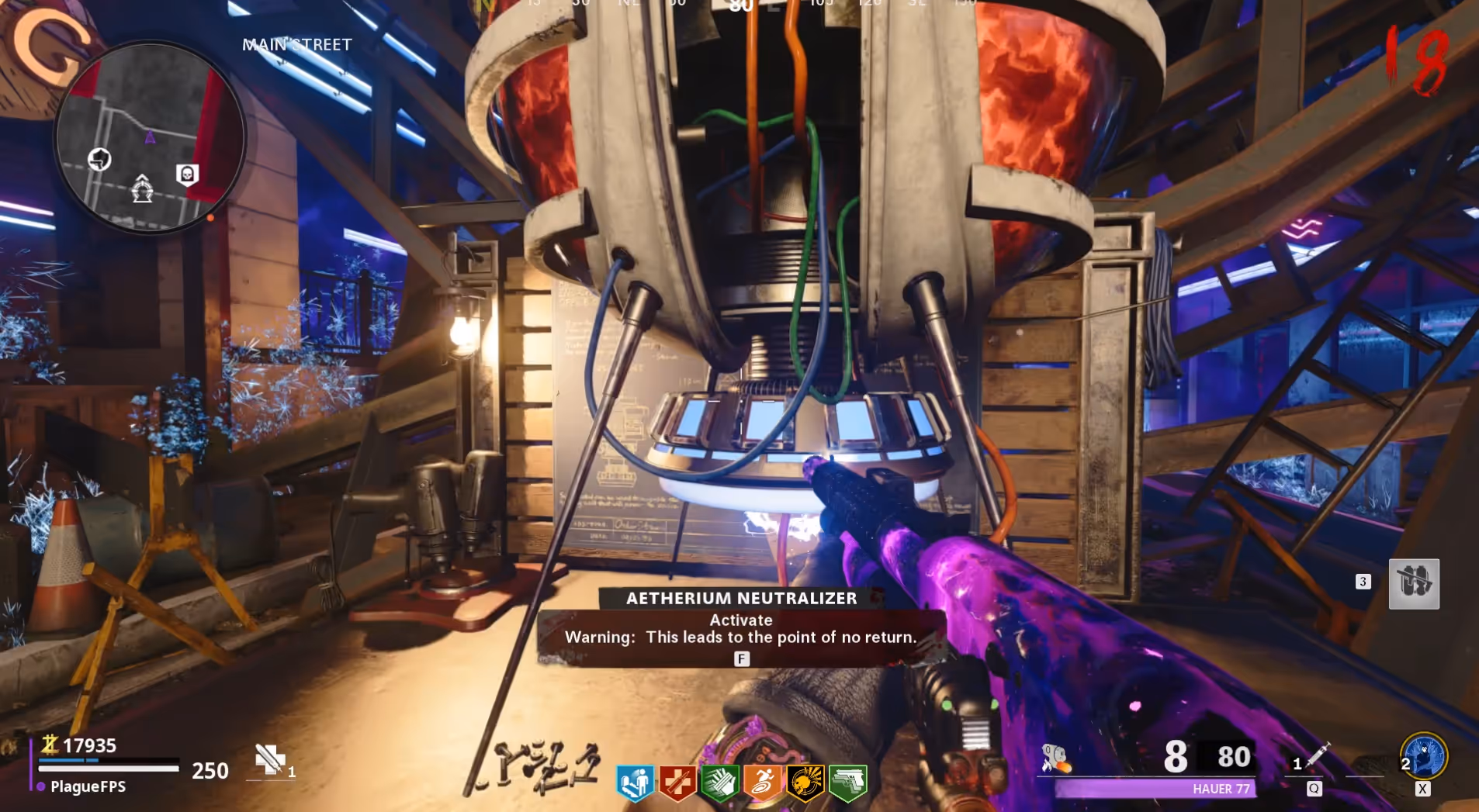Click the dragon's breath ammo mod icon
This screenshot has height=812, width=1479.
(1055, 758)
